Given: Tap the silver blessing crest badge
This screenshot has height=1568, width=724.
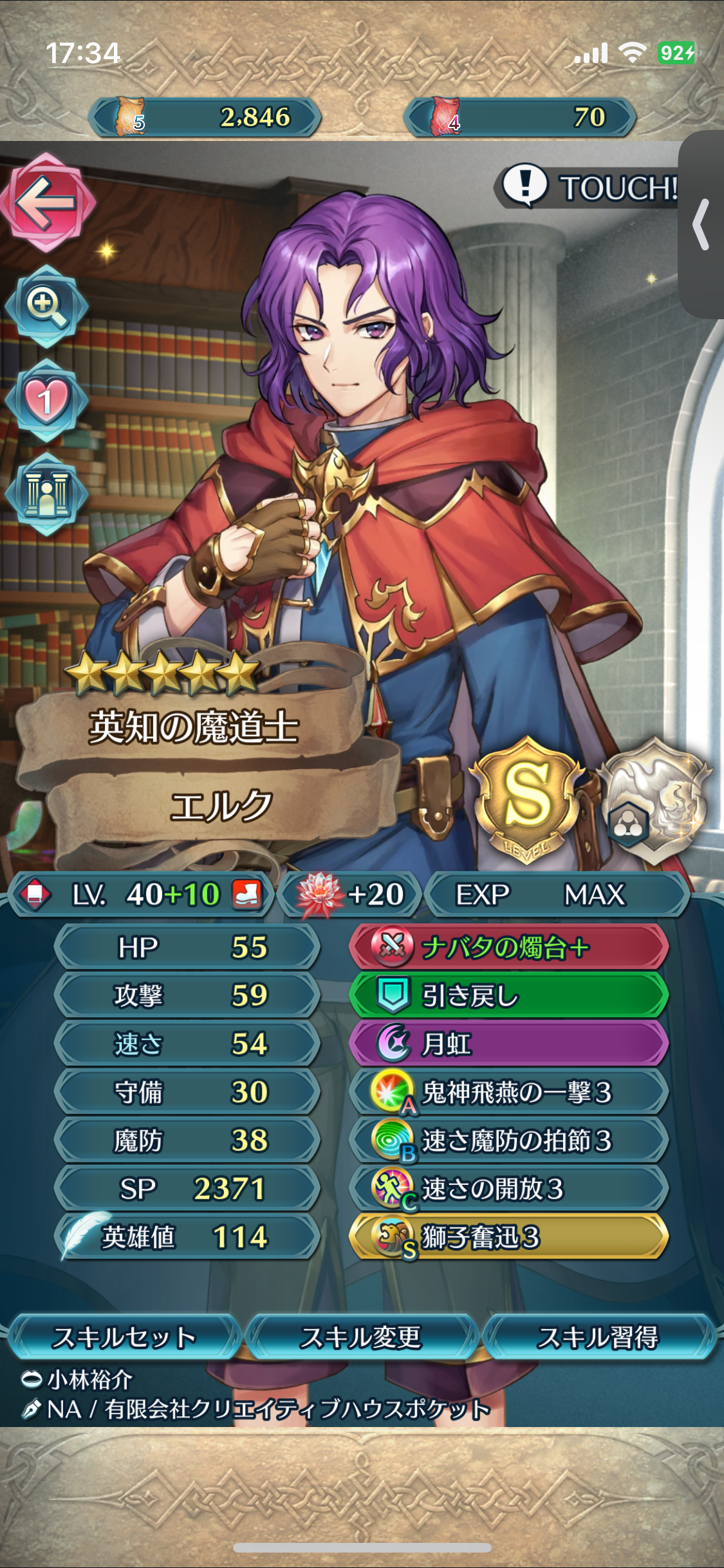Looking at the screenshot, I should coord(656,798).
